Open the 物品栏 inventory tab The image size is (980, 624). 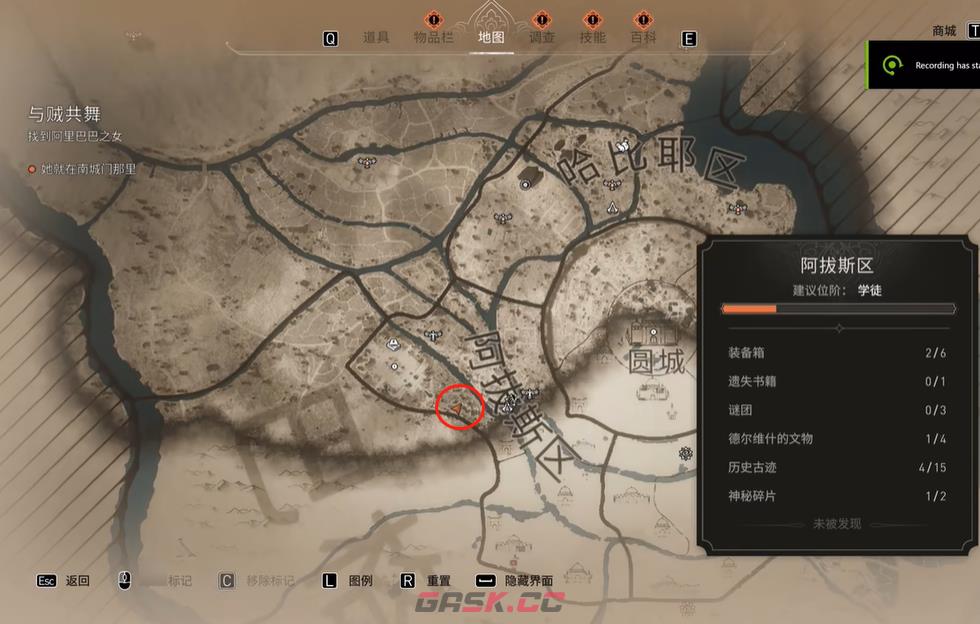(x=434, y=38)
